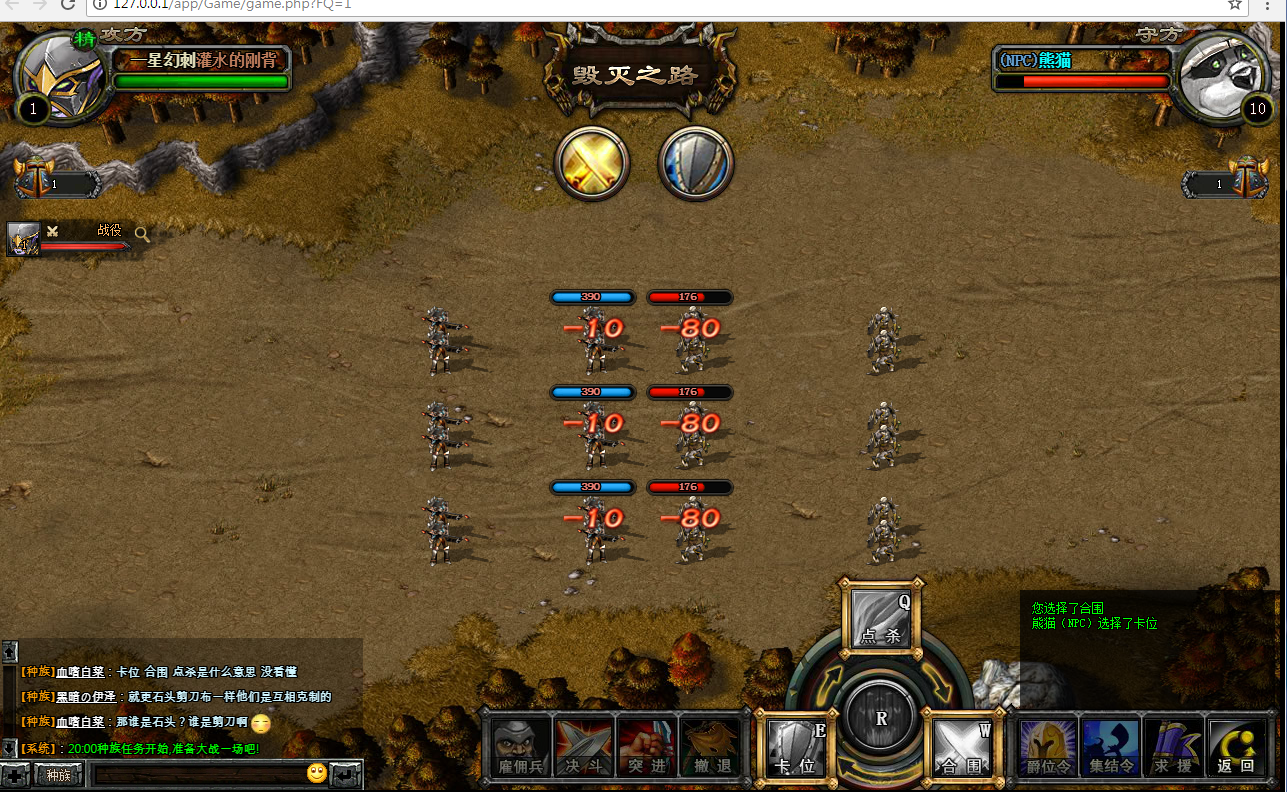Screen dimensions: 1287x792
Task: Select the Q skill 点杀
Action: pyautogui.click(x=880, y=620)
